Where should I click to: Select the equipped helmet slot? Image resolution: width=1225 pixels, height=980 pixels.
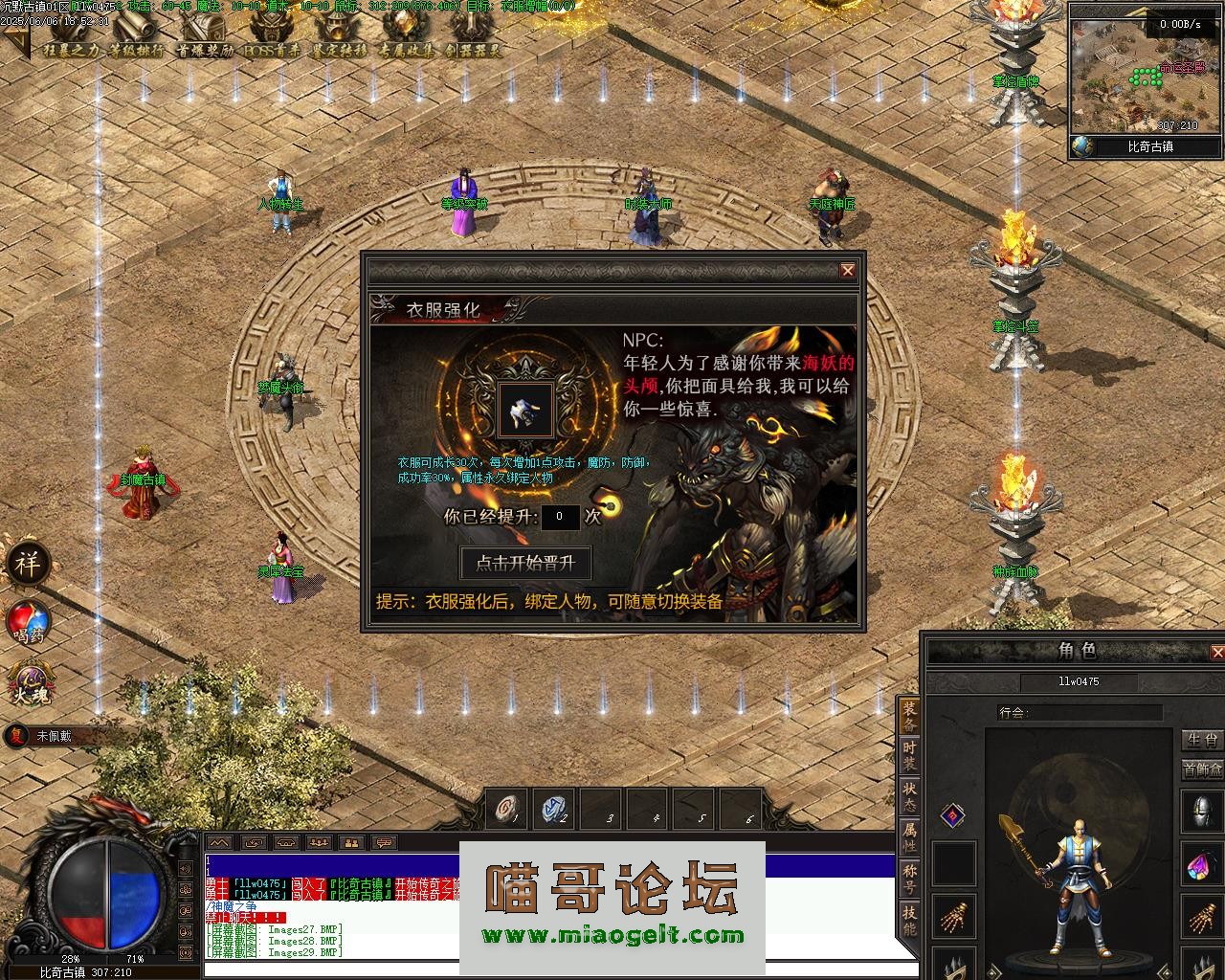pos(1203,813)
